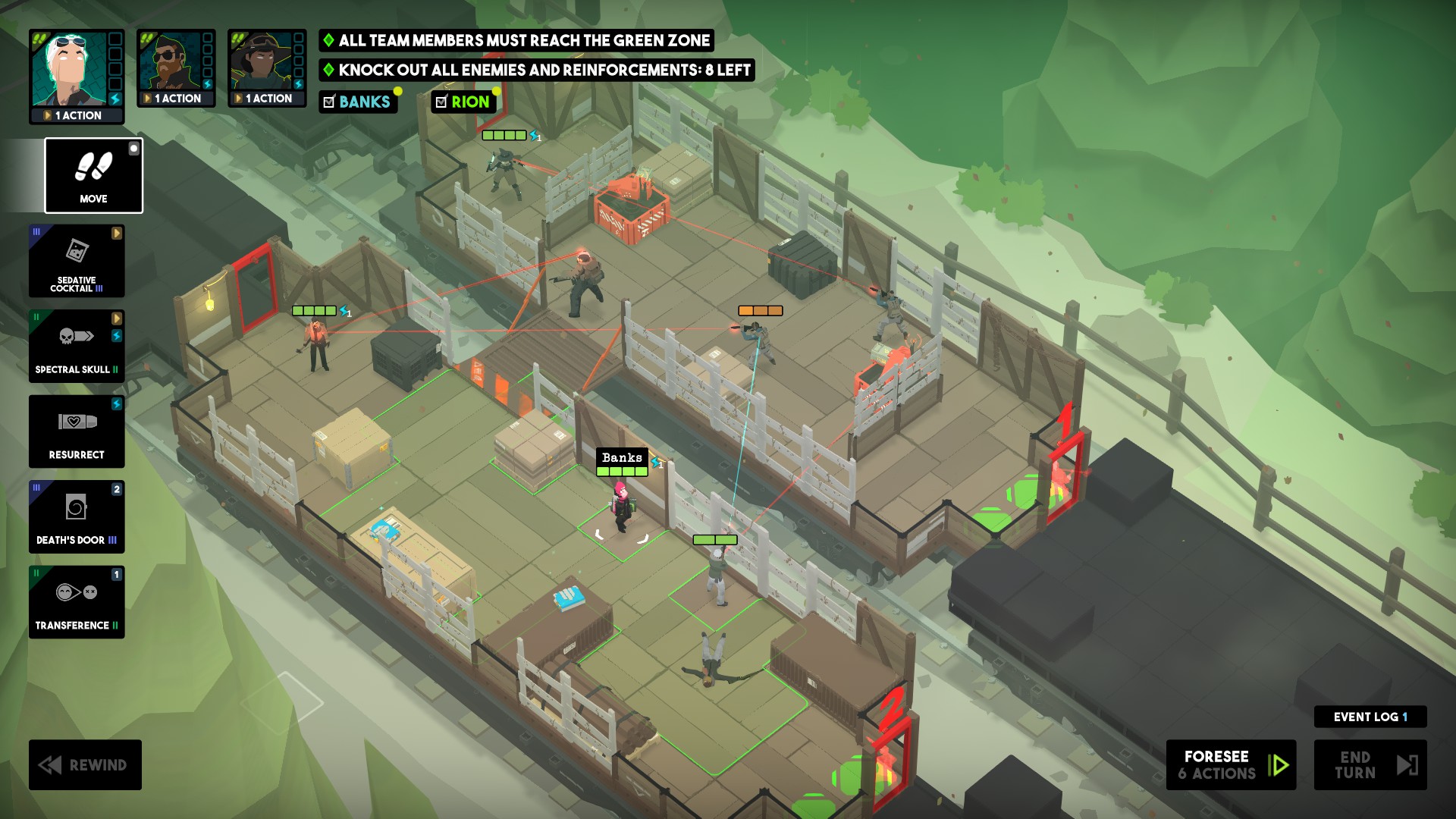This screenshot has height=819, width=1456.
Task: Toggle the RION objective checkbox
Action: (442, 102)
